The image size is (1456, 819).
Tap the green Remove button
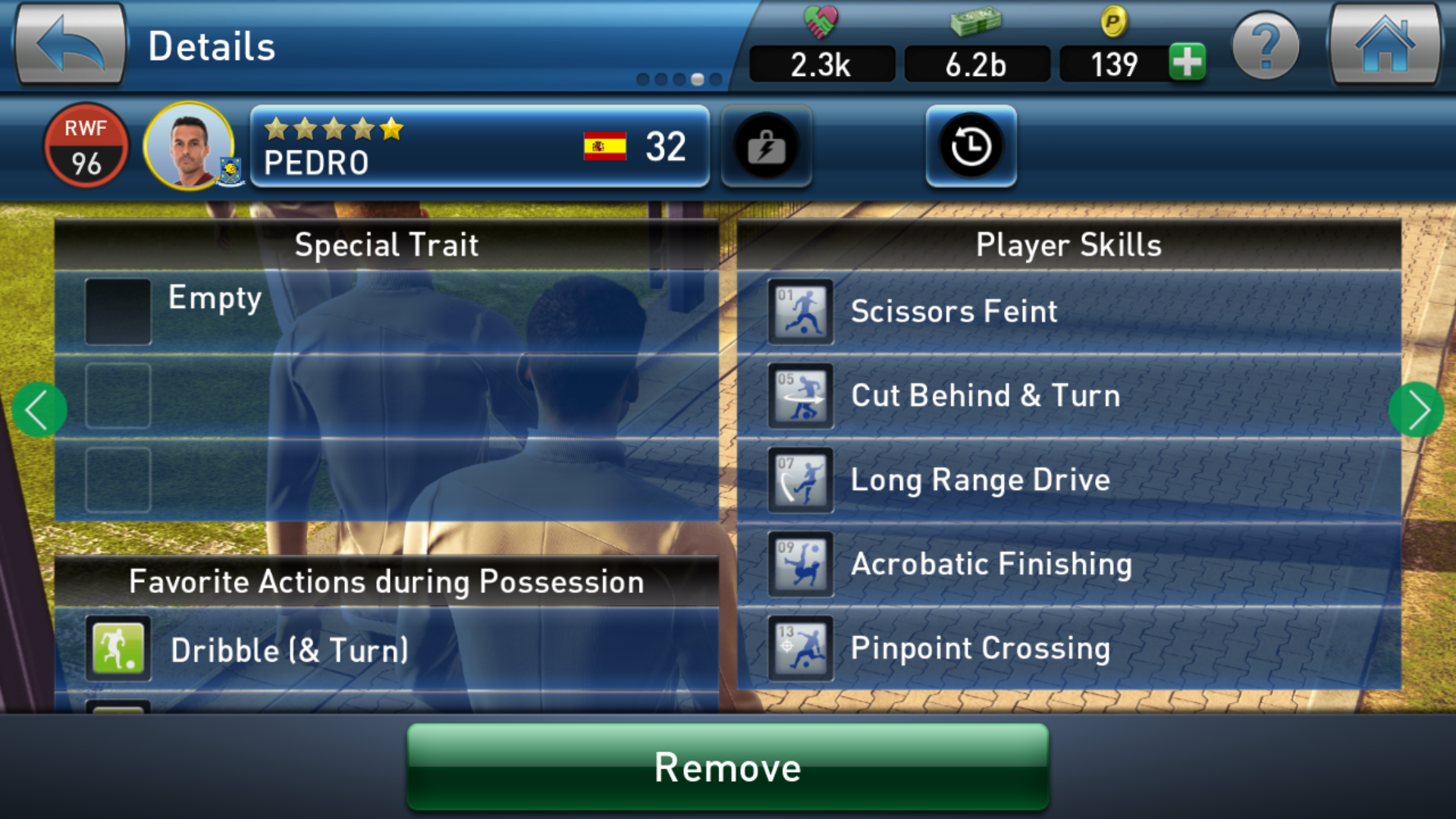coord(728,767)
